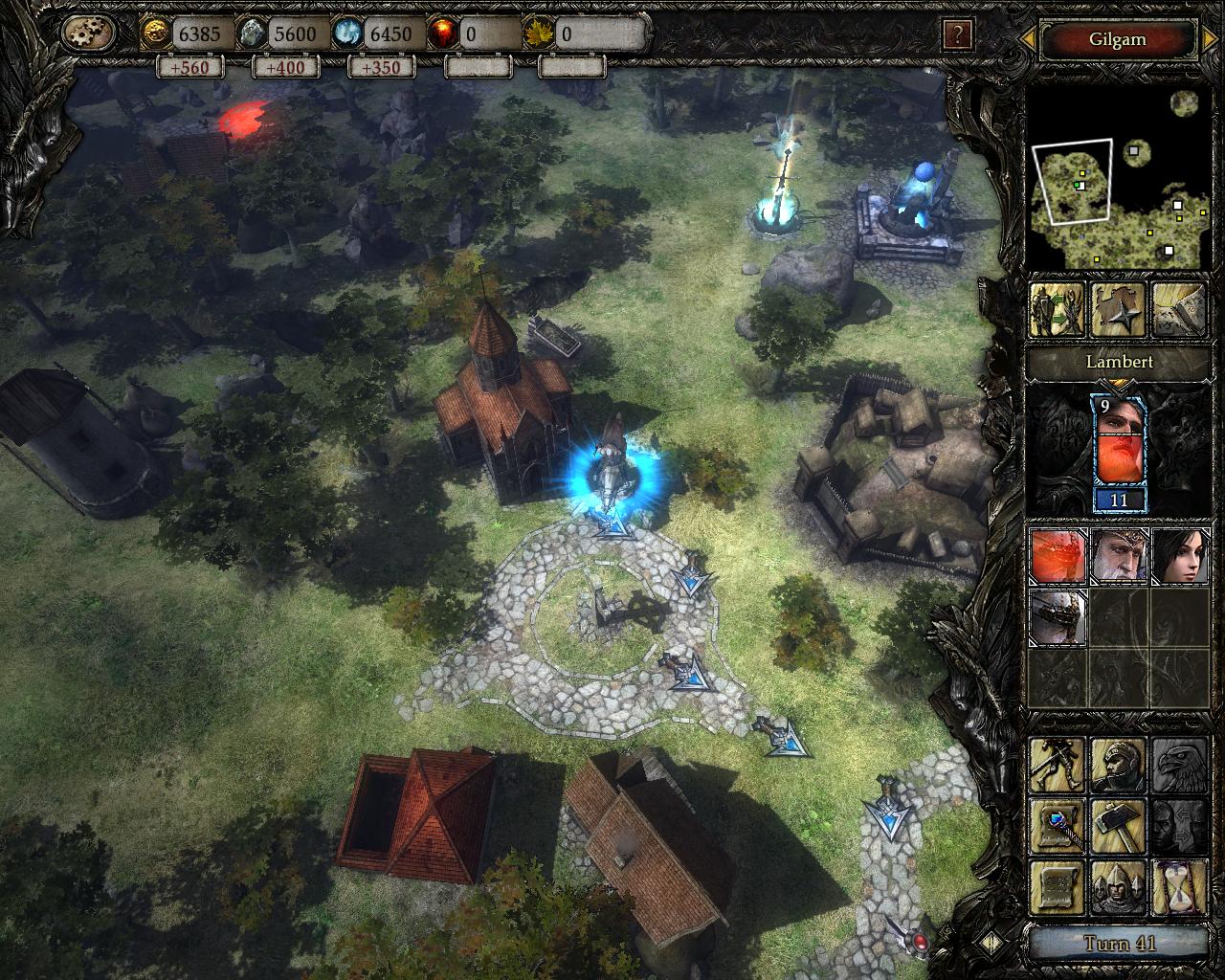
Task: Select the dark-haired woman hero portrait
Action: 1178,556
